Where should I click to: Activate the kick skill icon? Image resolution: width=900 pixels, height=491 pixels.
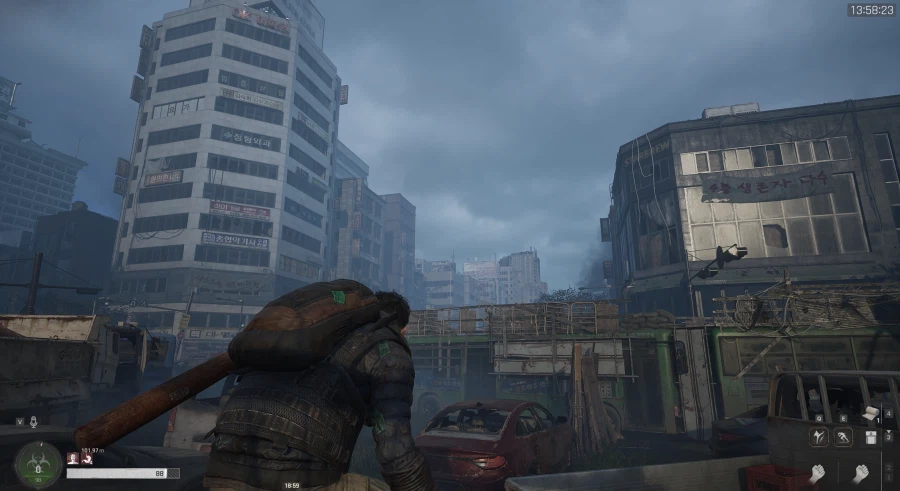pos(817,437)
